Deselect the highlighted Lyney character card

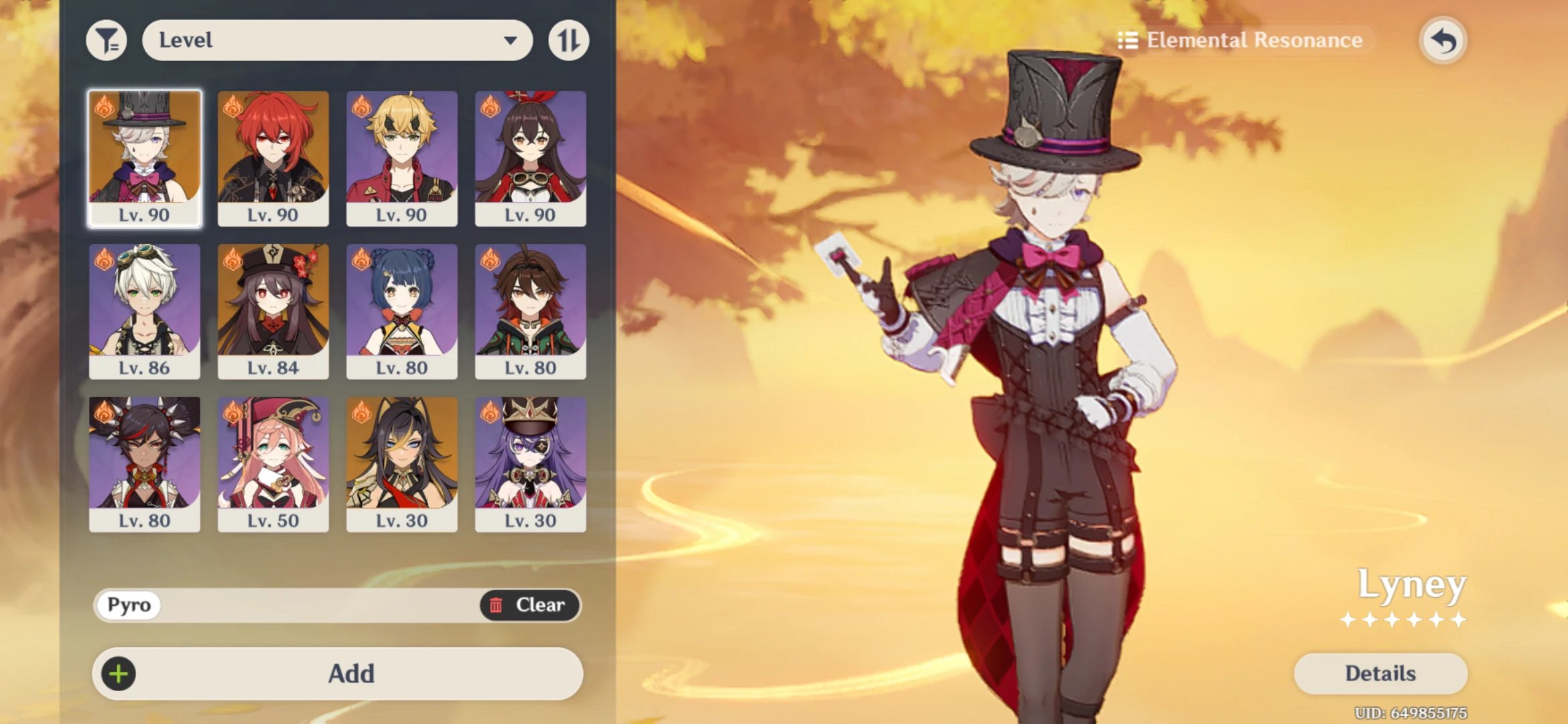[x=145, y=159]
